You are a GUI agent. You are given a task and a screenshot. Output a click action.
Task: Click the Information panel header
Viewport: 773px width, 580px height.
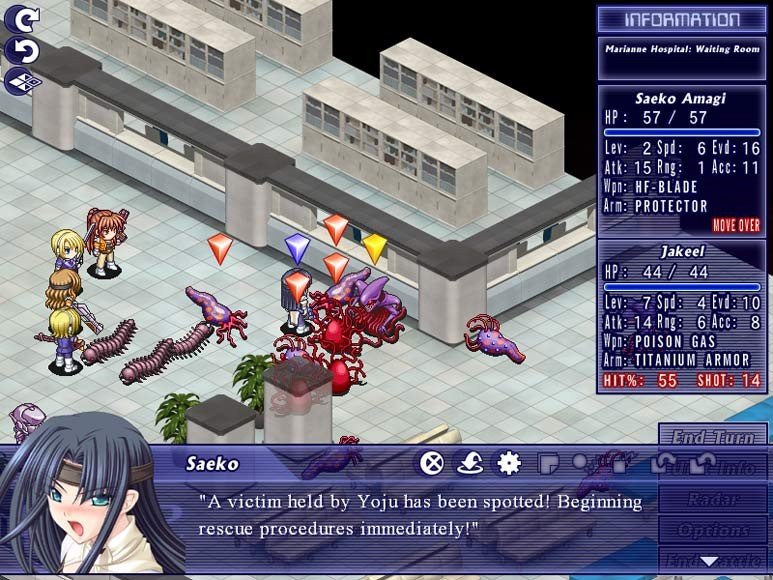[681, 20]
